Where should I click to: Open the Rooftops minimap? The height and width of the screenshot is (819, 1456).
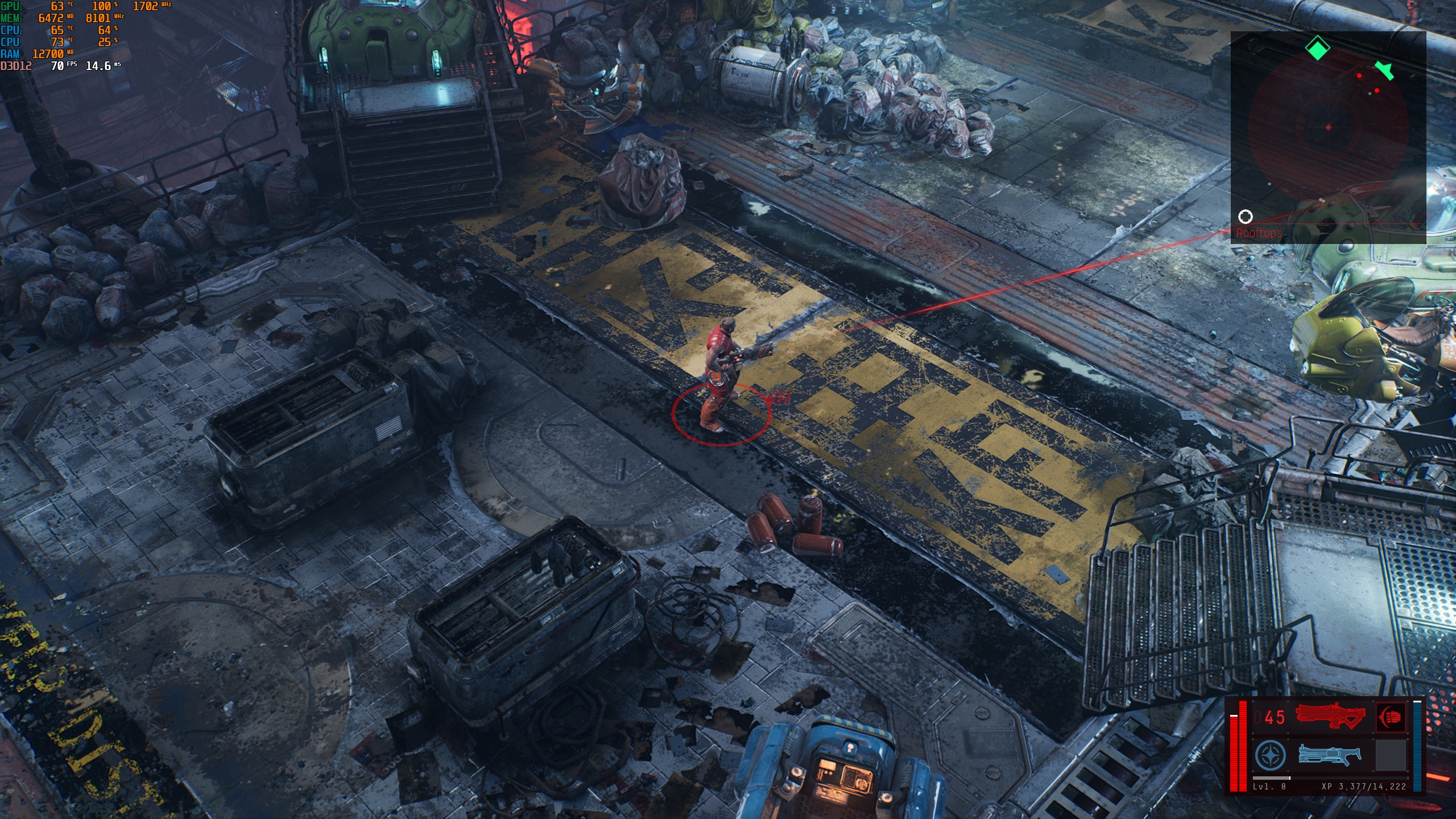pyautogui.click(x=1327, y=137)
